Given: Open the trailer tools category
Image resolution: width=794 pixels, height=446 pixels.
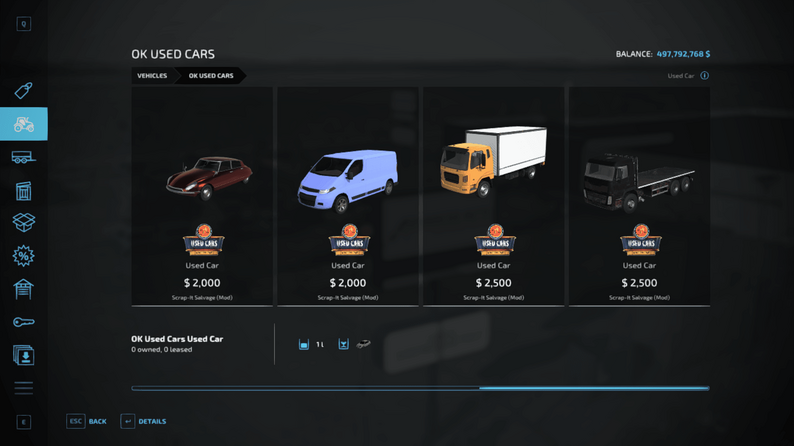Looking at the screenshot, I should coord(23,158).
